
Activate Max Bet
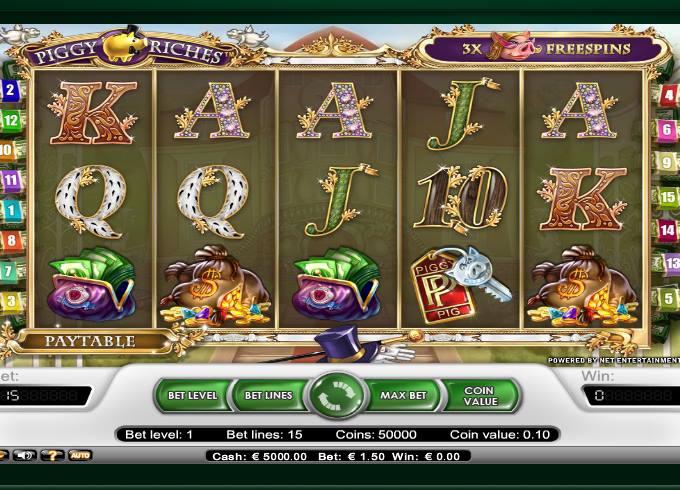click(403, 395)
